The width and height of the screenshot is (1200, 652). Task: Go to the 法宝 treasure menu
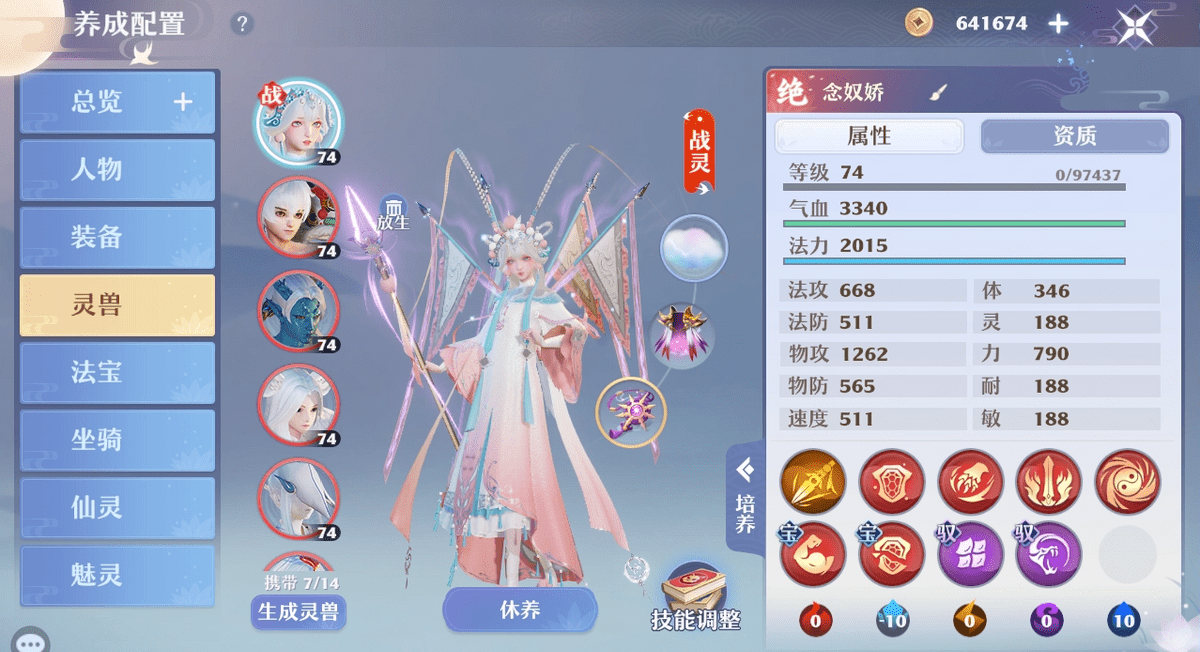click(x=117, y=373)
